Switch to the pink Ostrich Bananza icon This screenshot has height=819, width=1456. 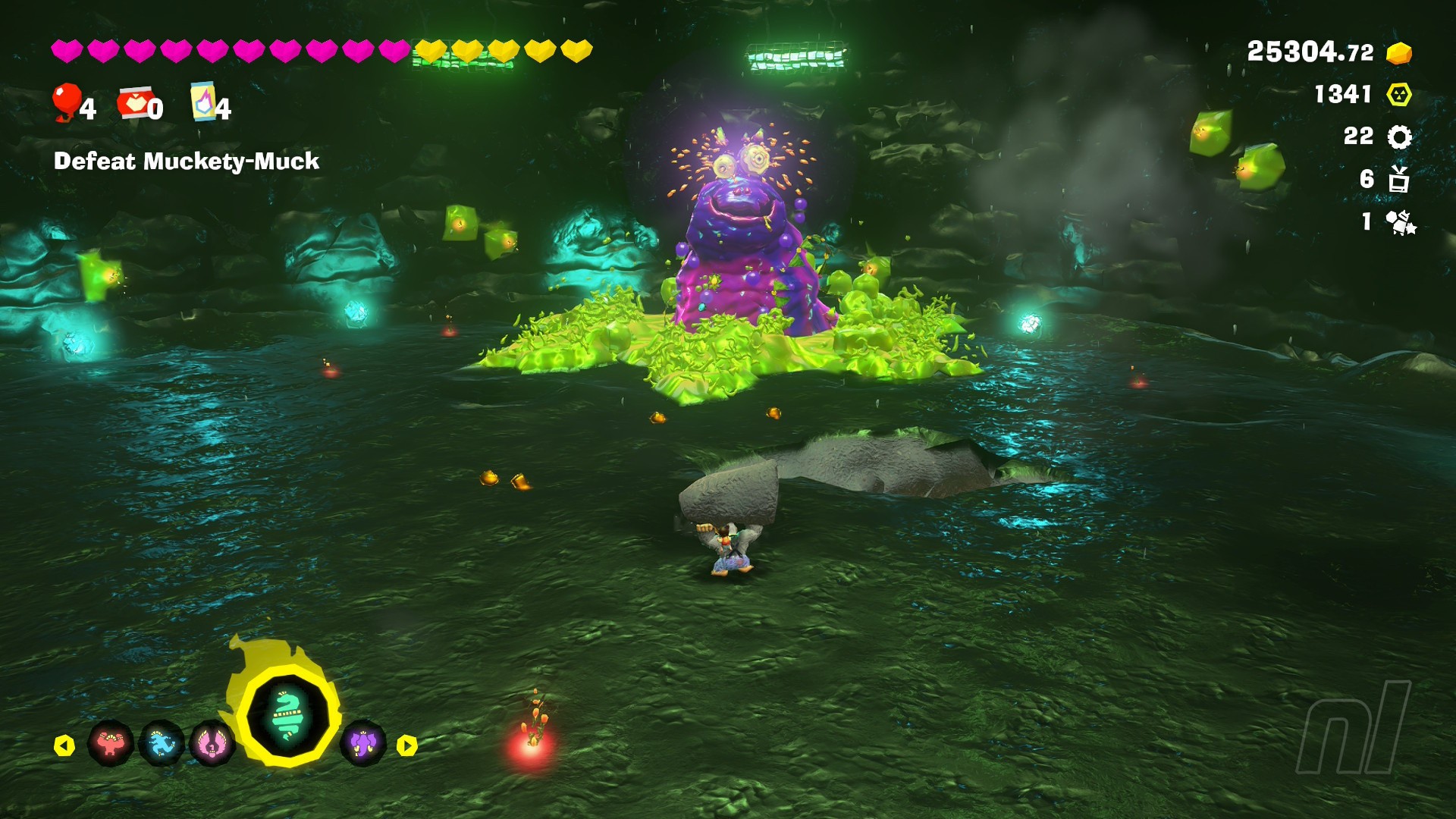[x=212, y=744]
